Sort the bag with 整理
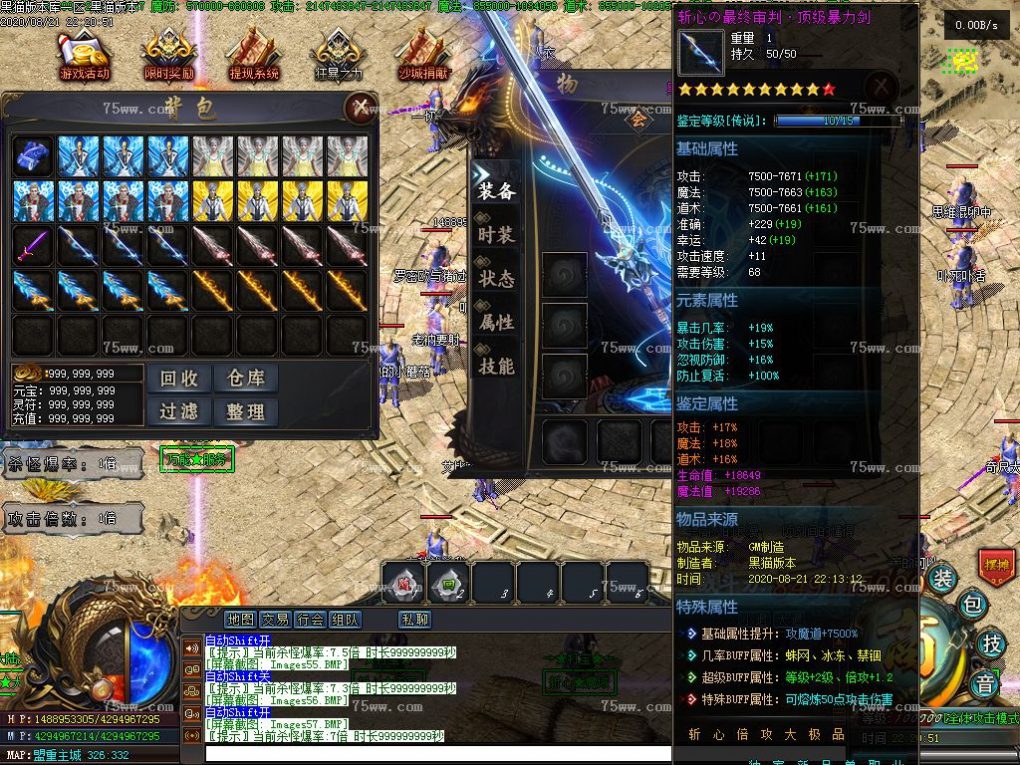1020x765 pixels. 246,411
